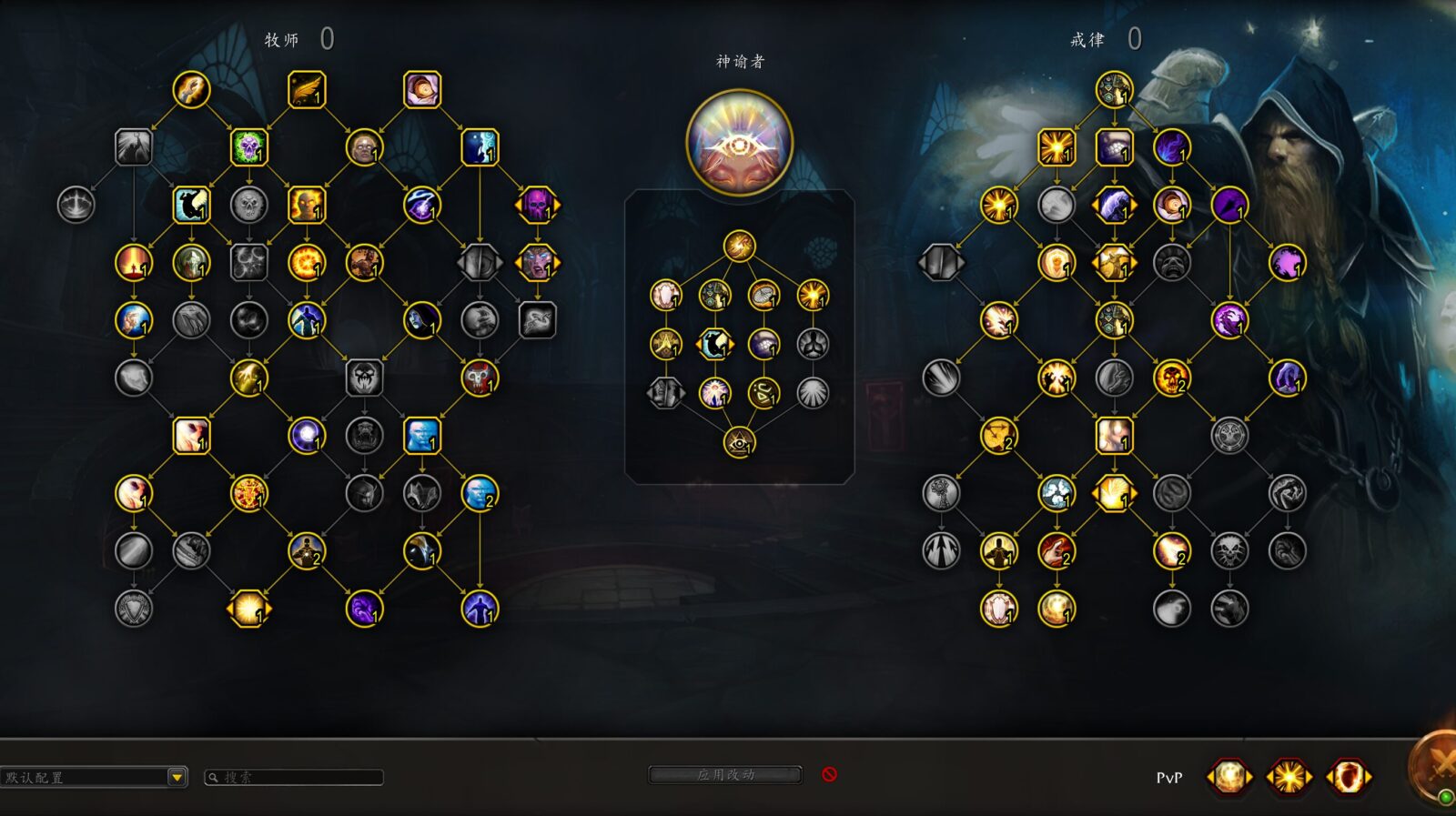Open the large 神谕者 hero talent emblem
This screenshot has height=816, width=1456.
pos(739,143)
